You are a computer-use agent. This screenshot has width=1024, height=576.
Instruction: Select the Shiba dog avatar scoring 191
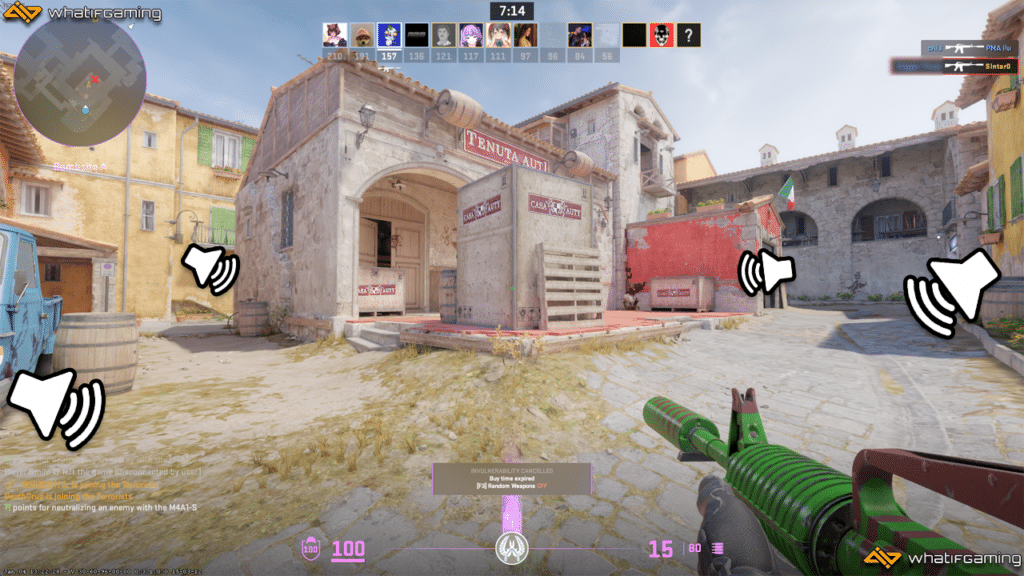[x=362, y=36]
